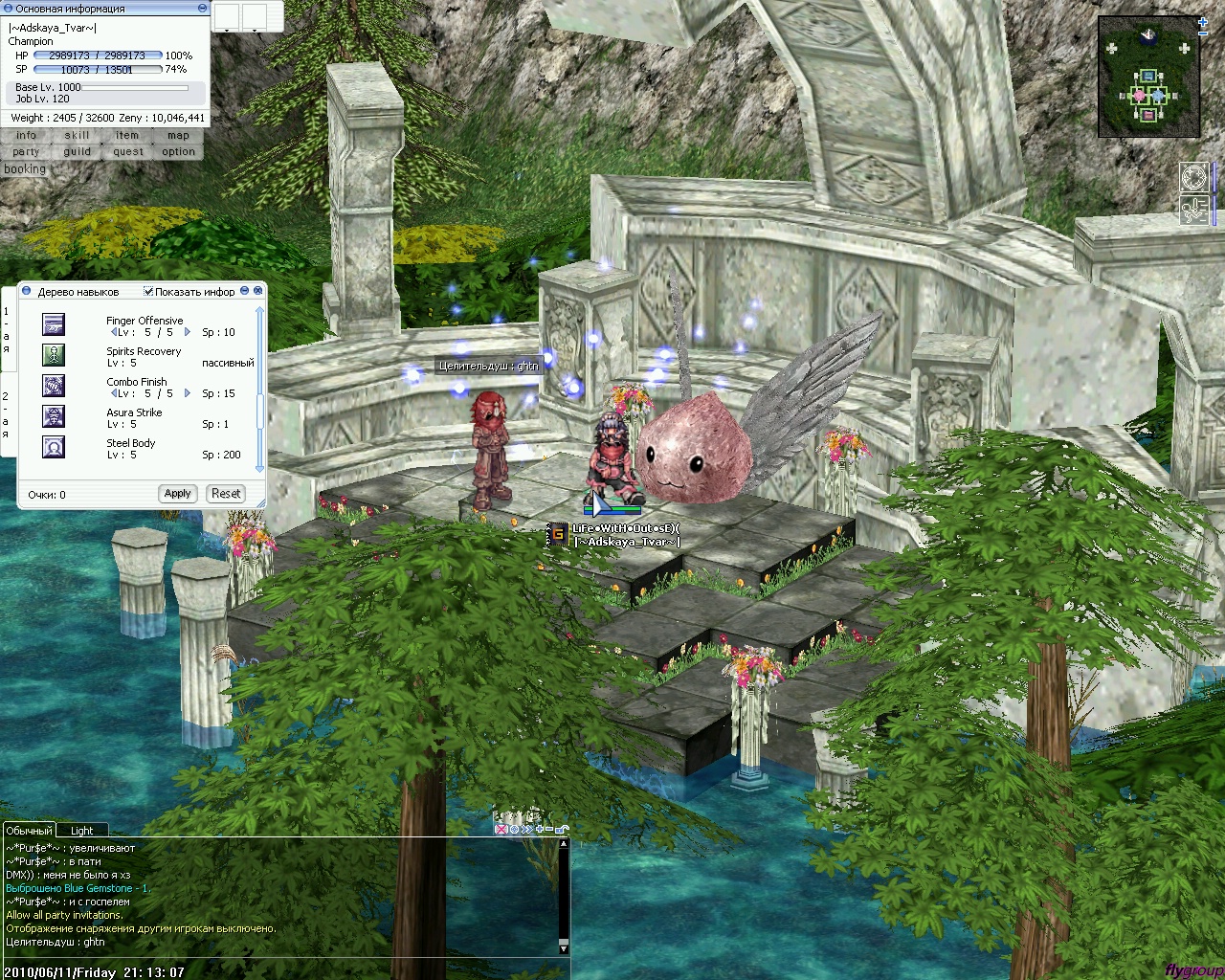This screenshot has height=980, width=1225.
Task: Open the booking menu
Action: 25,169
